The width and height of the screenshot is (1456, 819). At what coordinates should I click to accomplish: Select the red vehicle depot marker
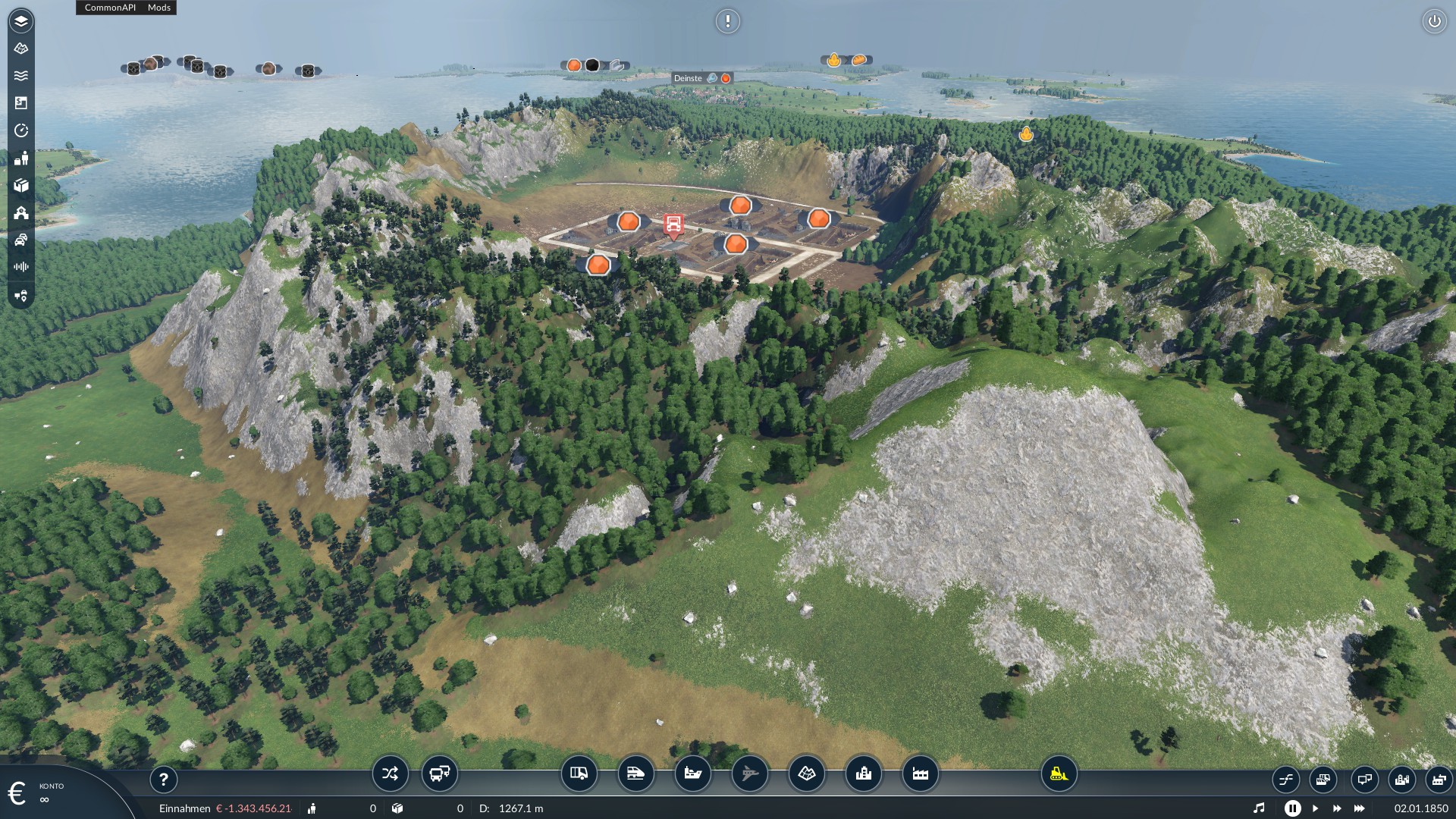point(673,224)
